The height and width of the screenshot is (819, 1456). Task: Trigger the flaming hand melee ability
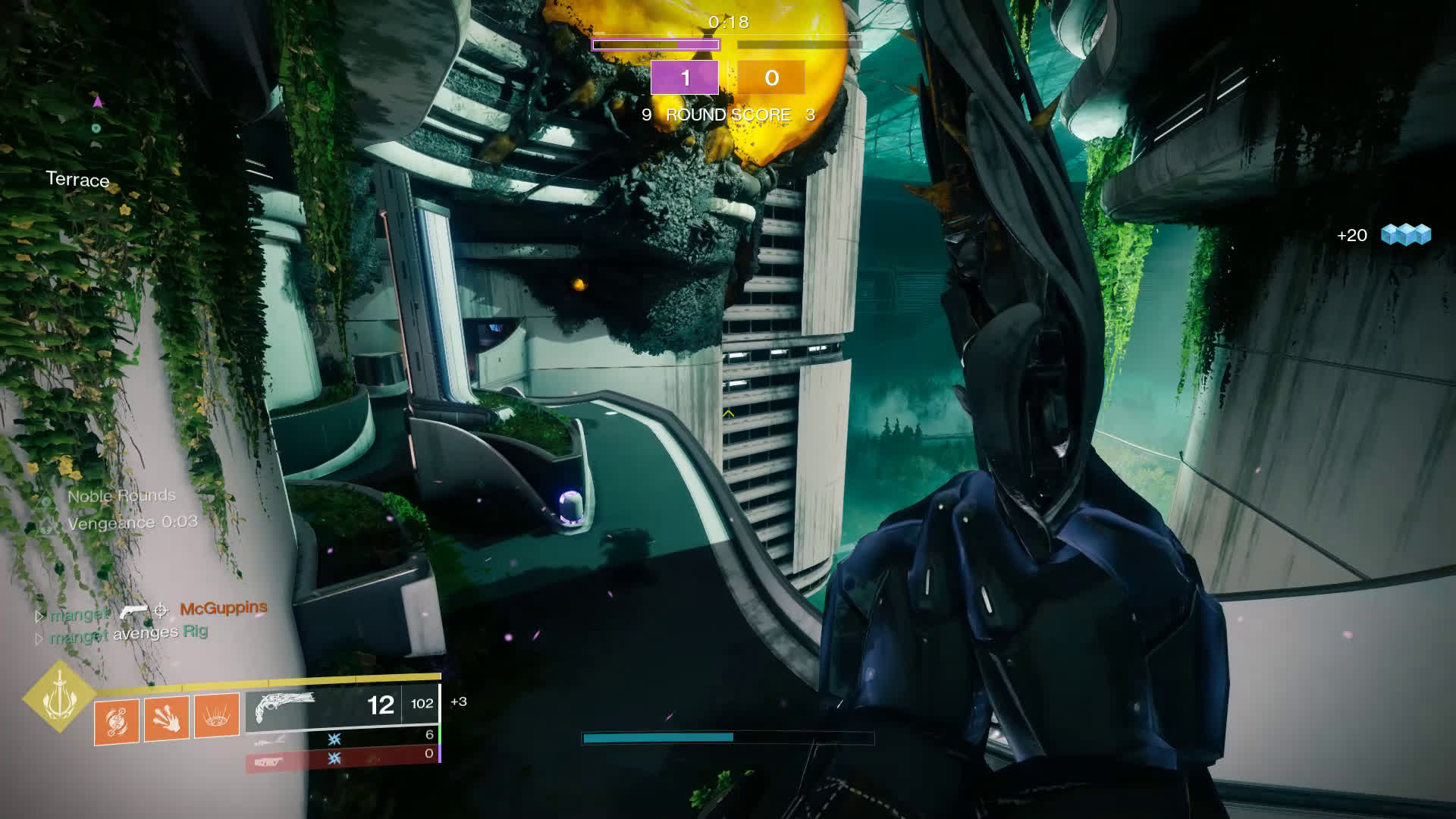coord(166,717)
